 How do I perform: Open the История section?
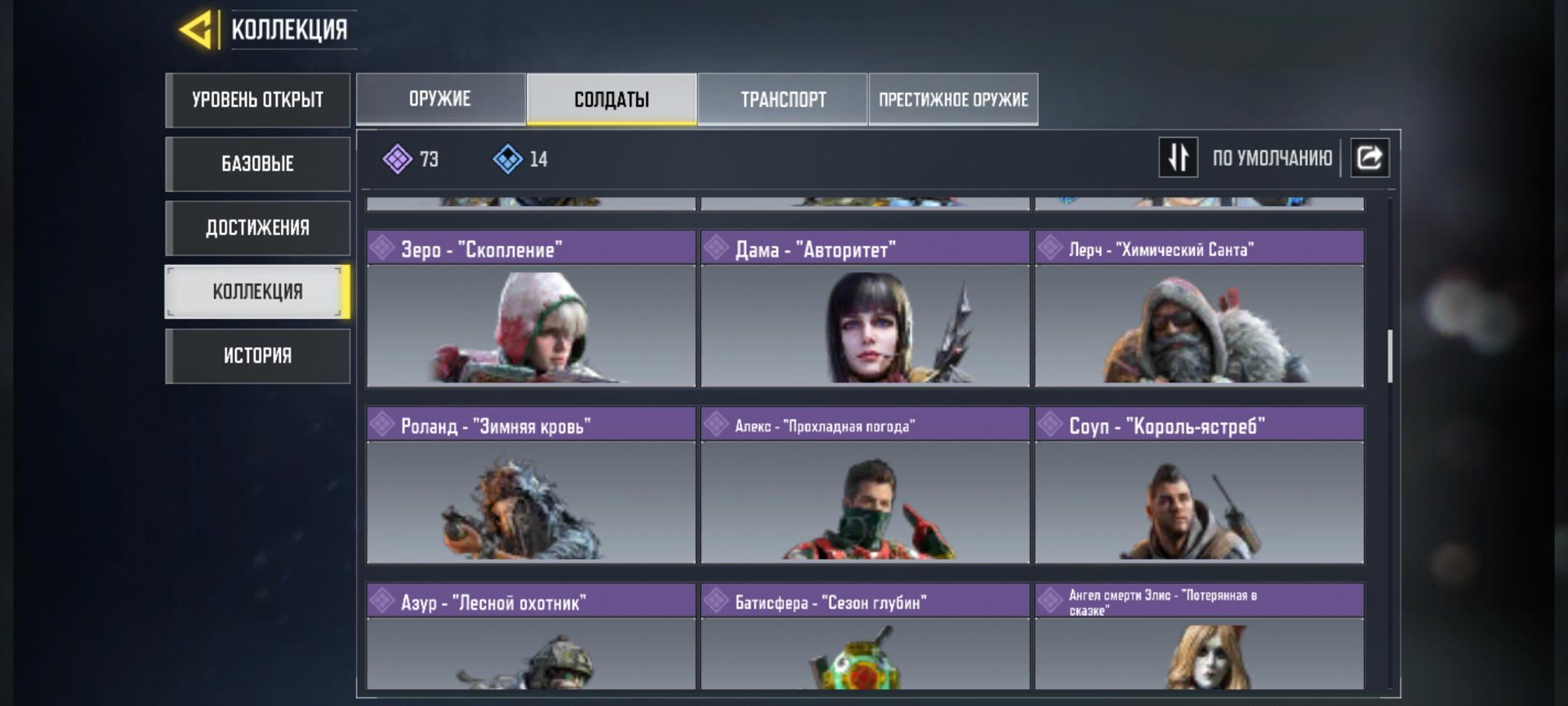click(257, 355)
